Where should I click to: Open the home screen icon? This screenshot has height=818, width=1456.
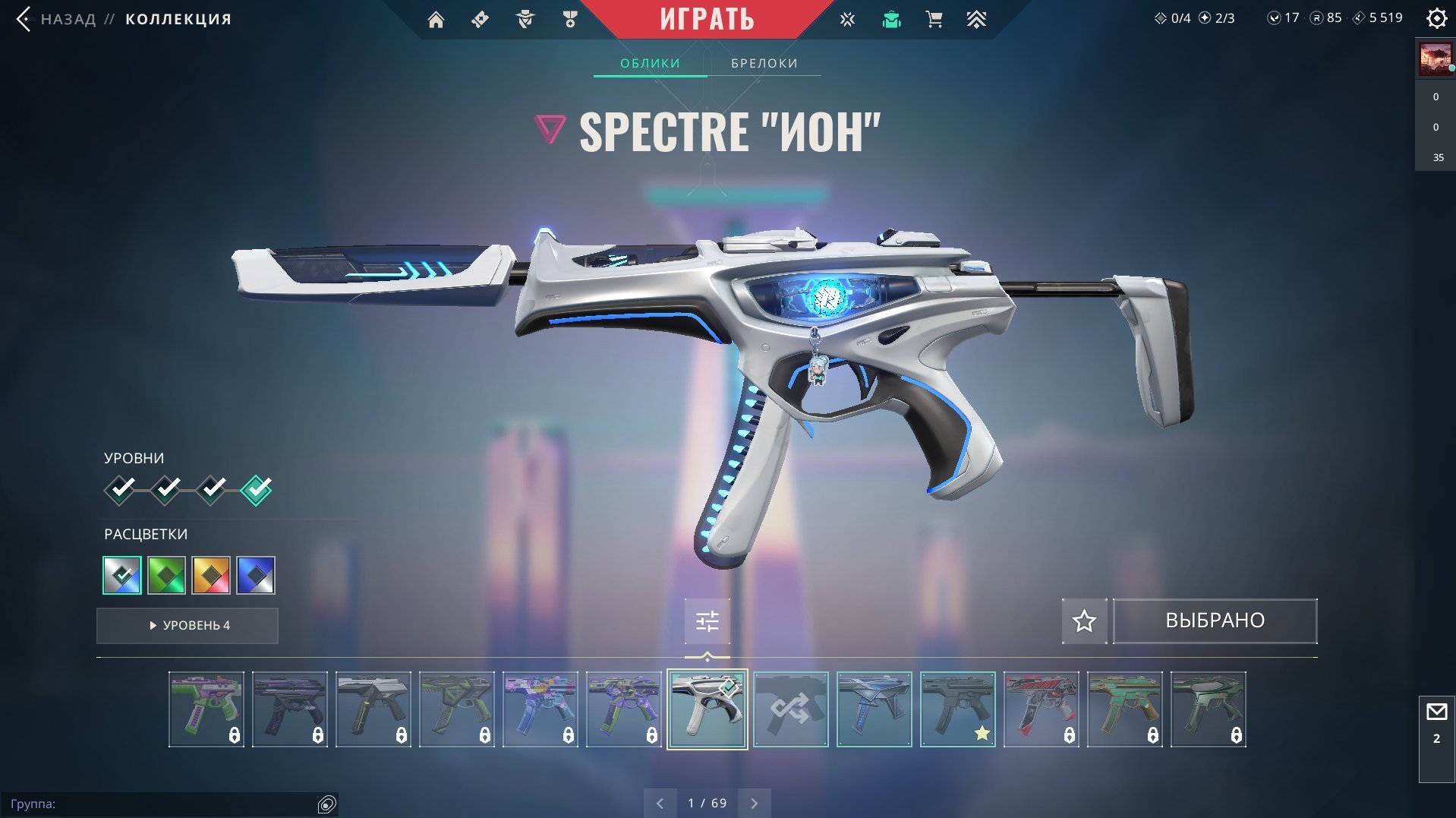click(436, 20)
